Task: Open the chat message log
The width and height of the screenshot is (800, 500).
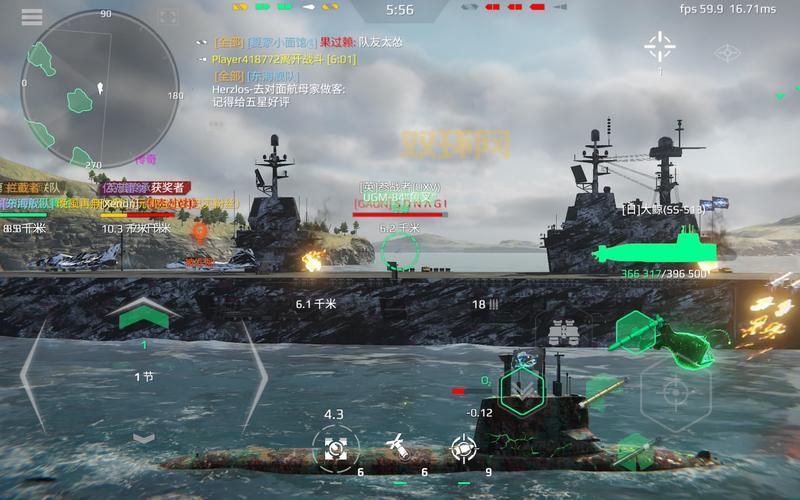Action: [x=290, y=72]
